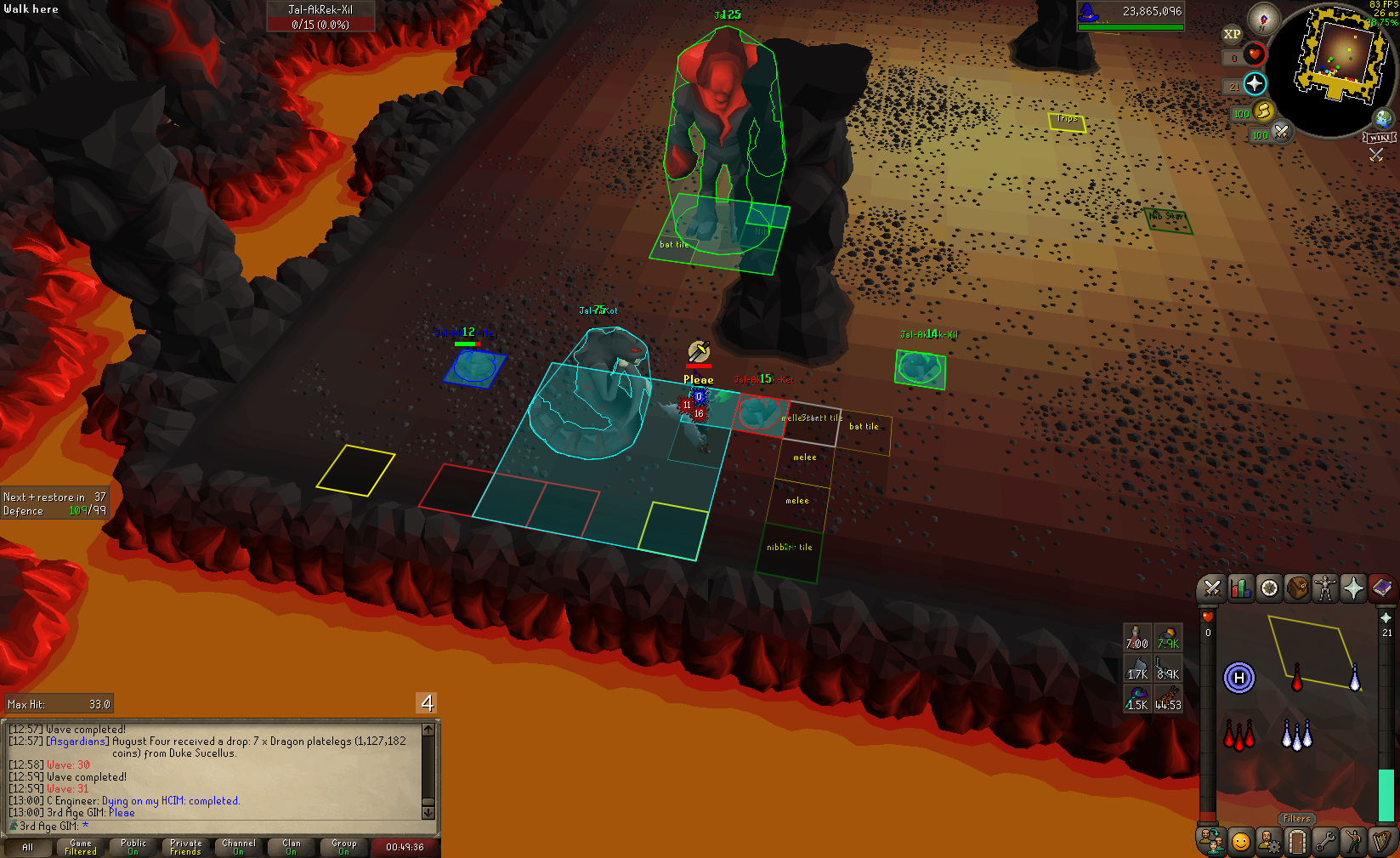Image resolution: width=1400 pixels, height=858 pixels.
Task: Select the triple red blood spell
Action: pyautogui.click(x=1238, y=736)
